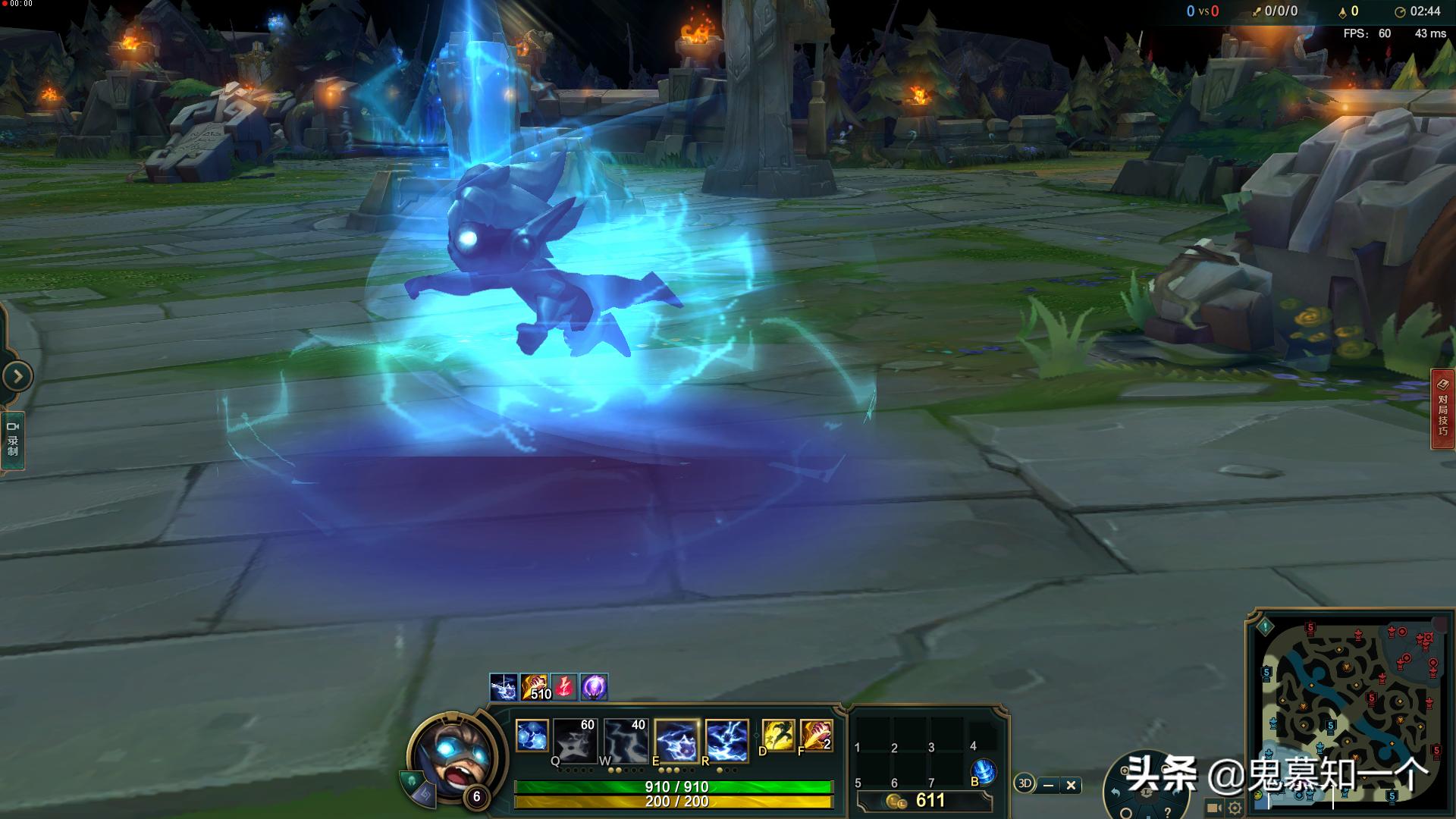The image size is (1456, 819).
Task: Trigger the Slicing Maelstrom (R) ultimate
Action: (726, 740)
